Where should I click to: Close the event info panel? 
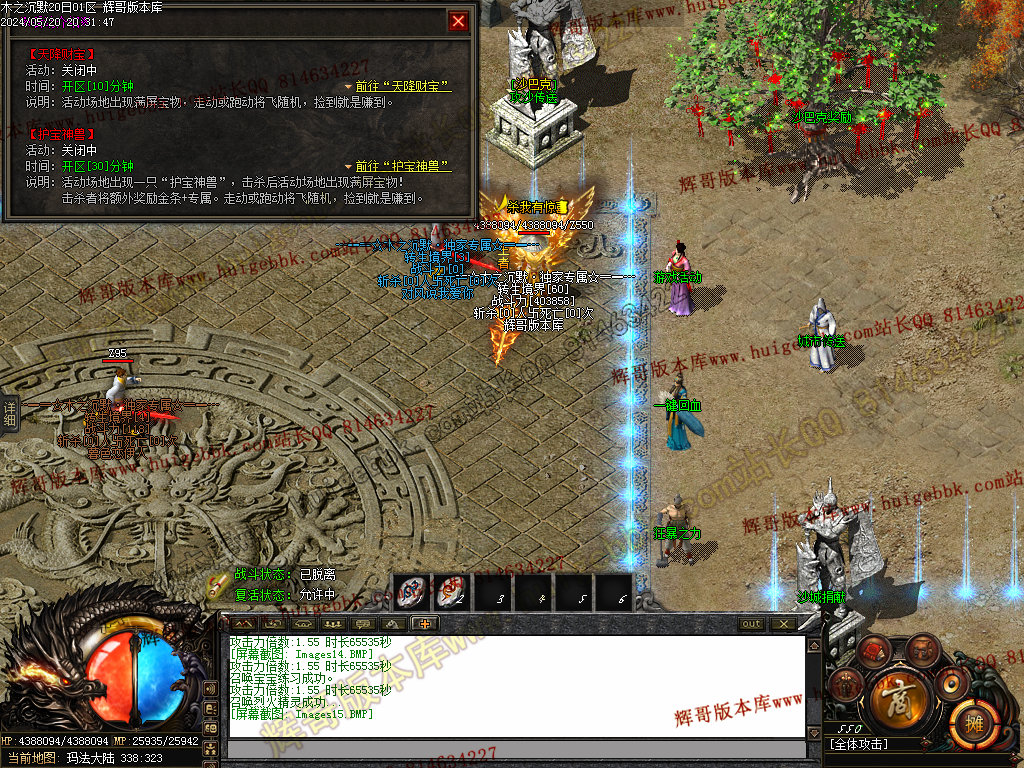coord(458,21)
